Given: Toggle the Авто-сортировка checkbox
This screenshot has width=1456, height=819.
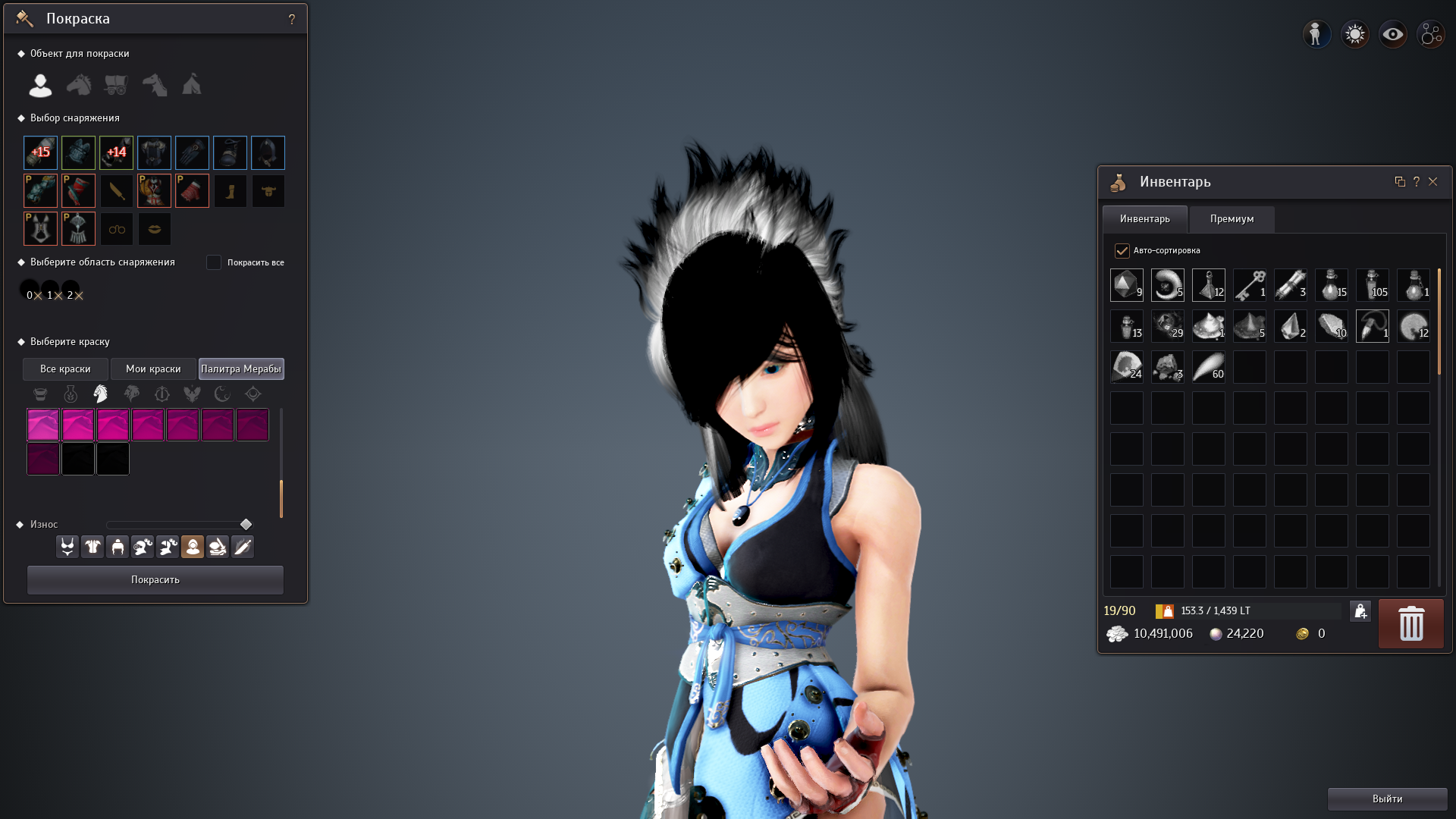Looking at the screenshot, I should coord(1123,250).
